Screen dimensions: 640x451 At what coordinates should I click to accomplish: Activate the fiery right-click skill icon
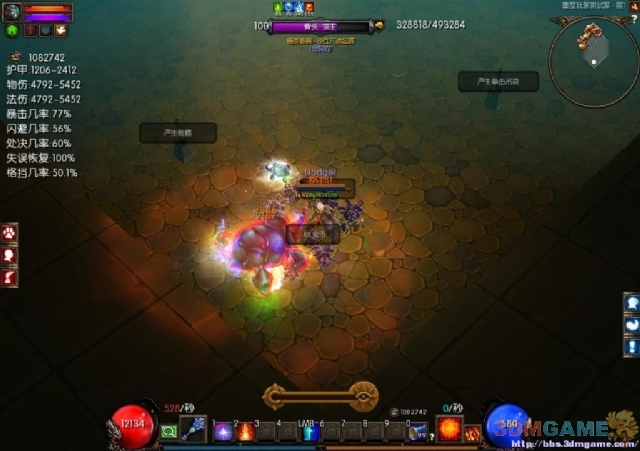click(x=447, y=430)
